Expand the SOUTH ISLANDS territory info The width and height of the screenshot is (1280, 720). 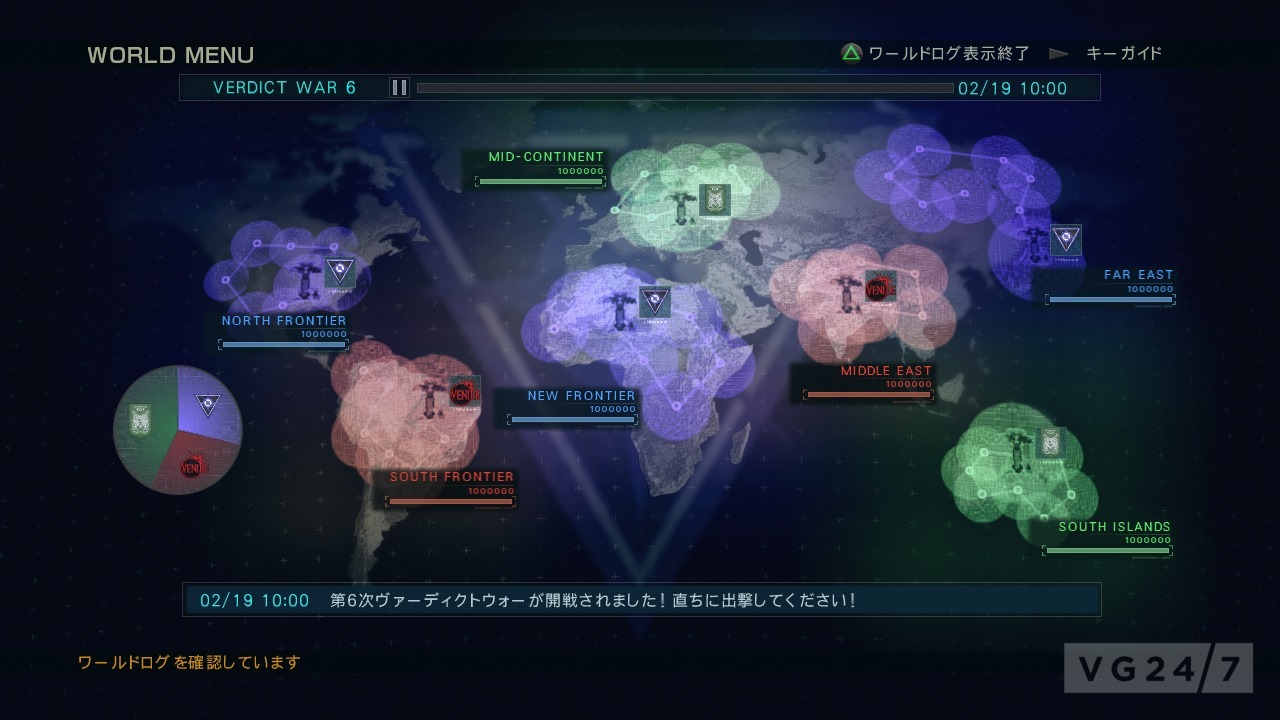click(1115, 526)
